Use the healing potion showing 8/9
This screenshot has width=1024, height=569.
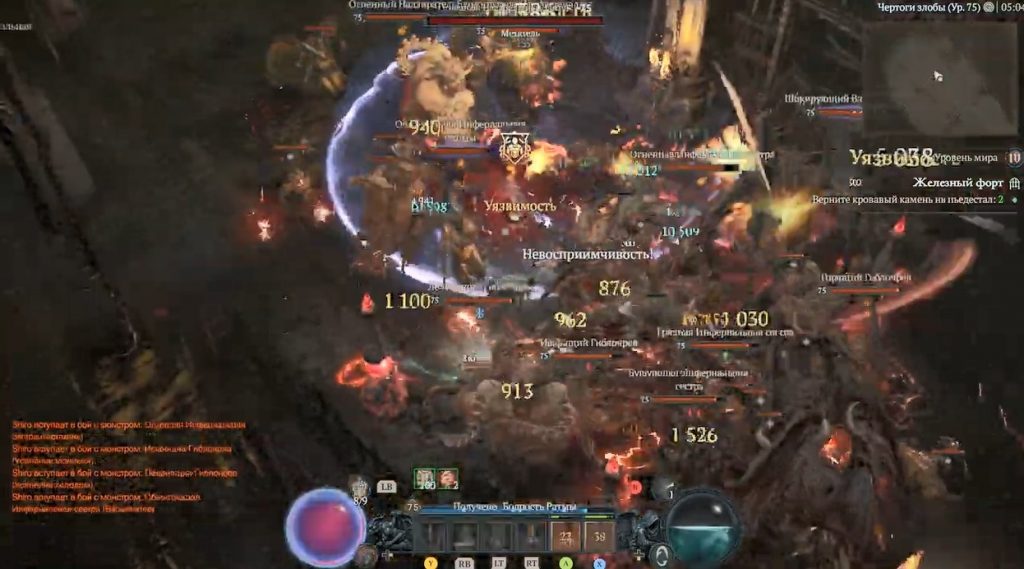pos(361,488)
